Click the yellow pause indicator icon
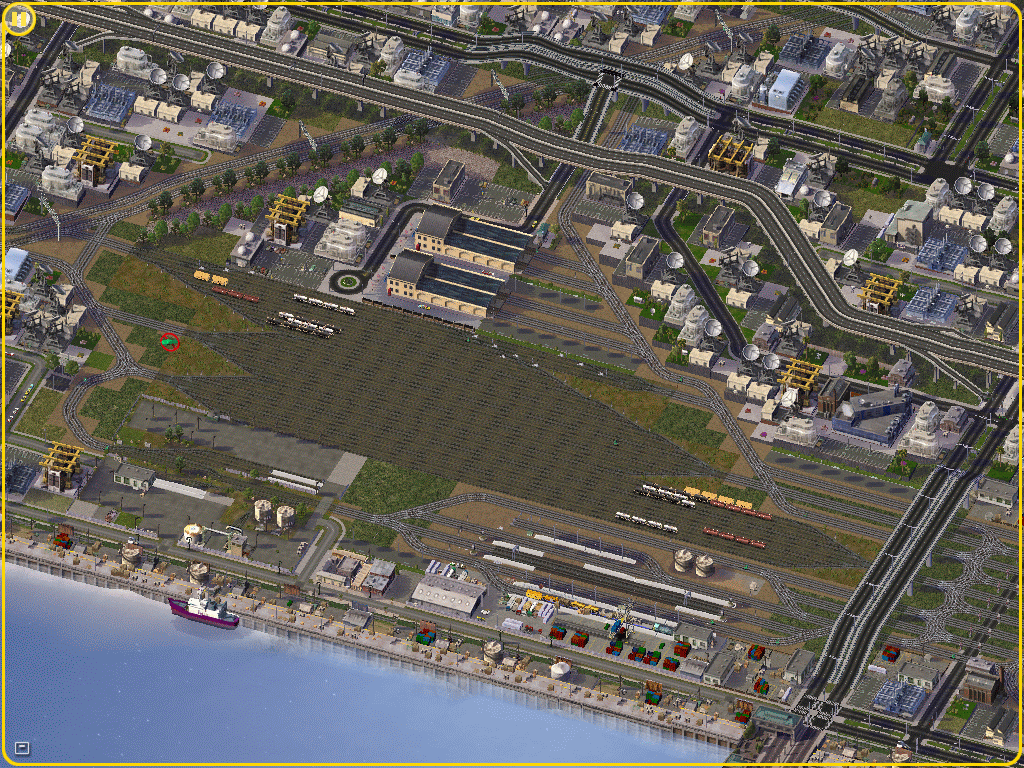 (x=19, y=19)
